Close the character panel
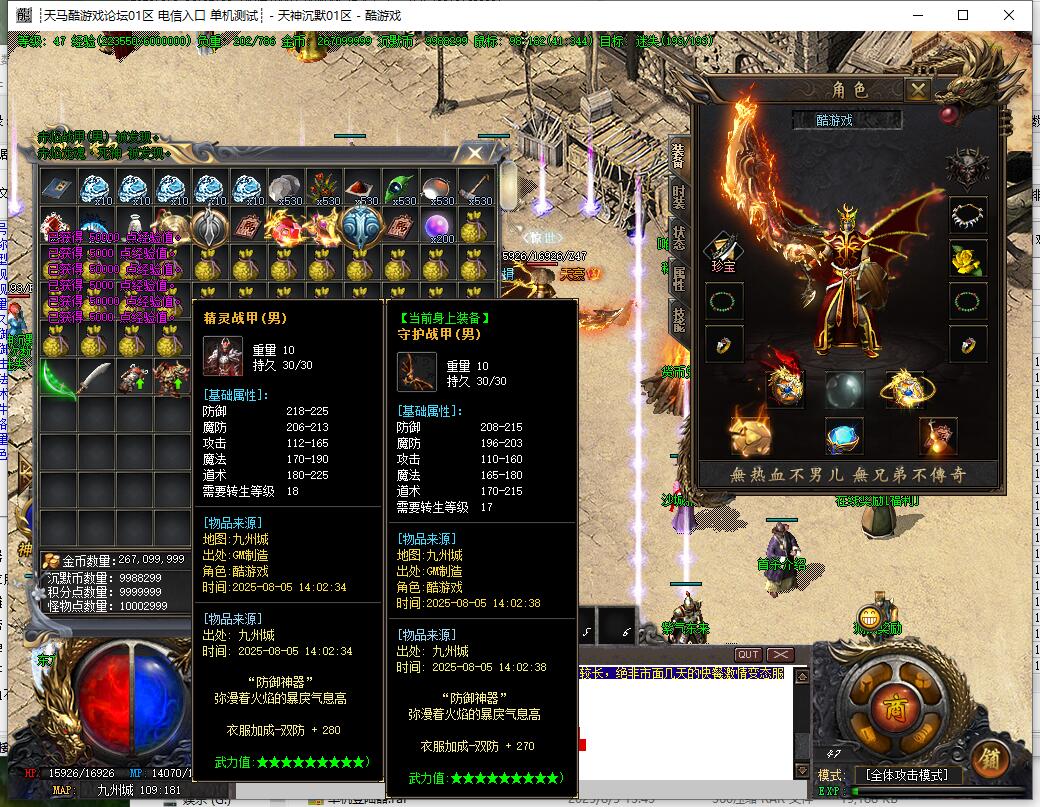1040x807 pixels. (917, 90)
